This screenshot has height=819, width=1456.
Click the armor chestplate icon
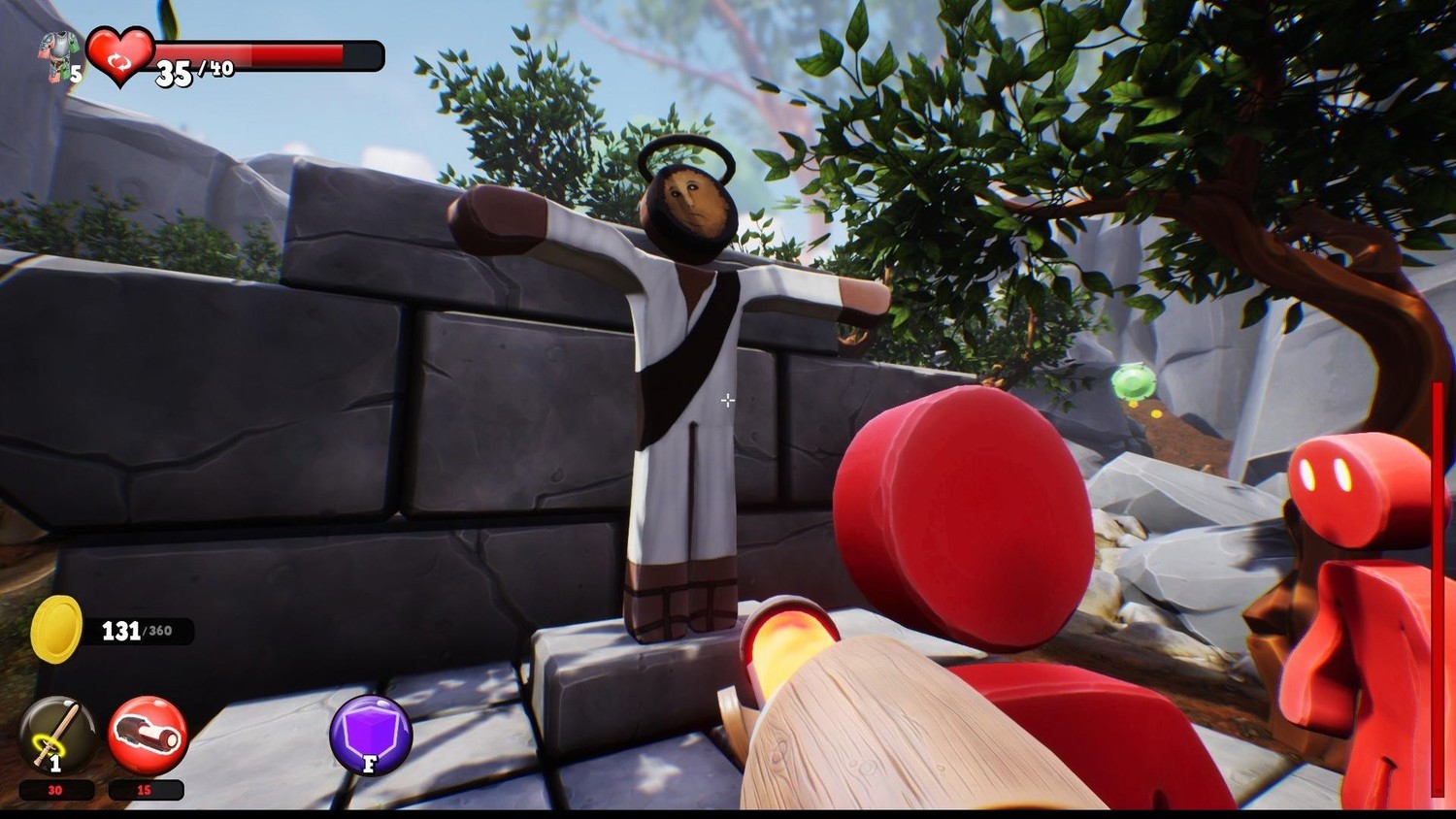click(x=57, y=53)
